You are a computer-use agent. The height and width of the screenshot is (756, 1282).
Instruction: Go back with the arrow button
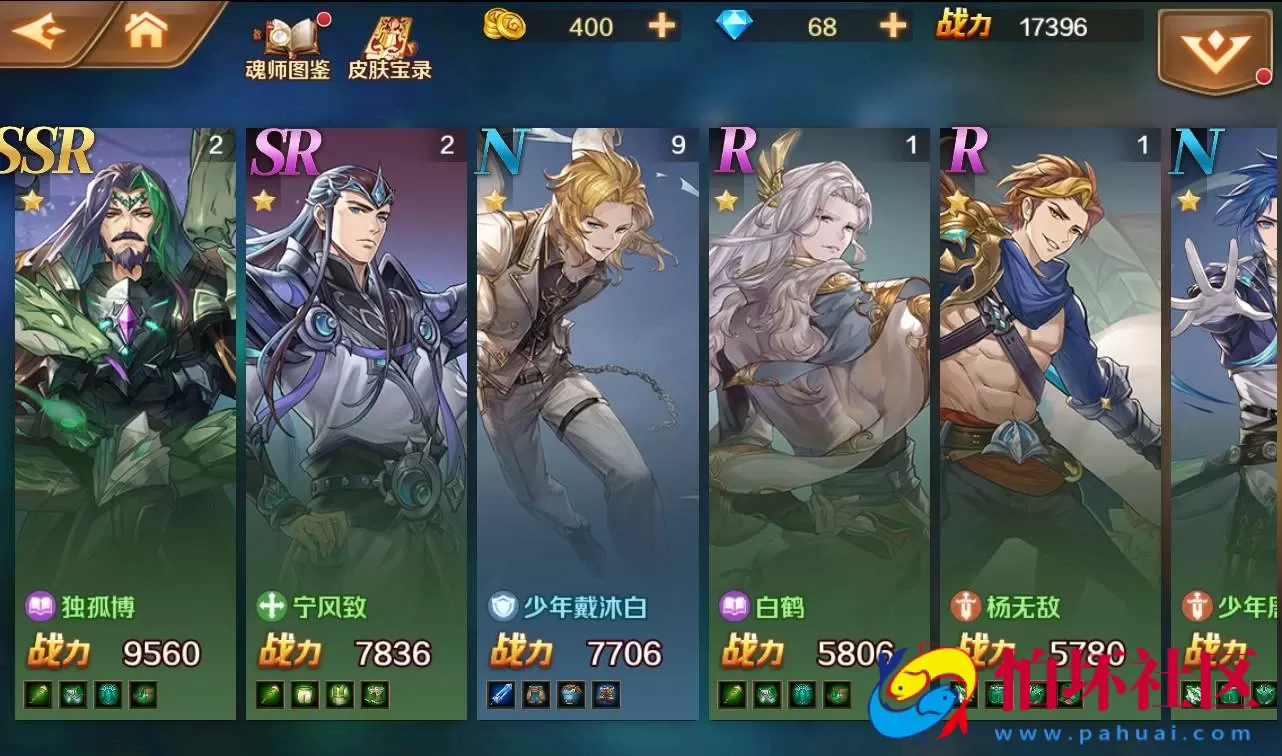(x=40, y=31)
